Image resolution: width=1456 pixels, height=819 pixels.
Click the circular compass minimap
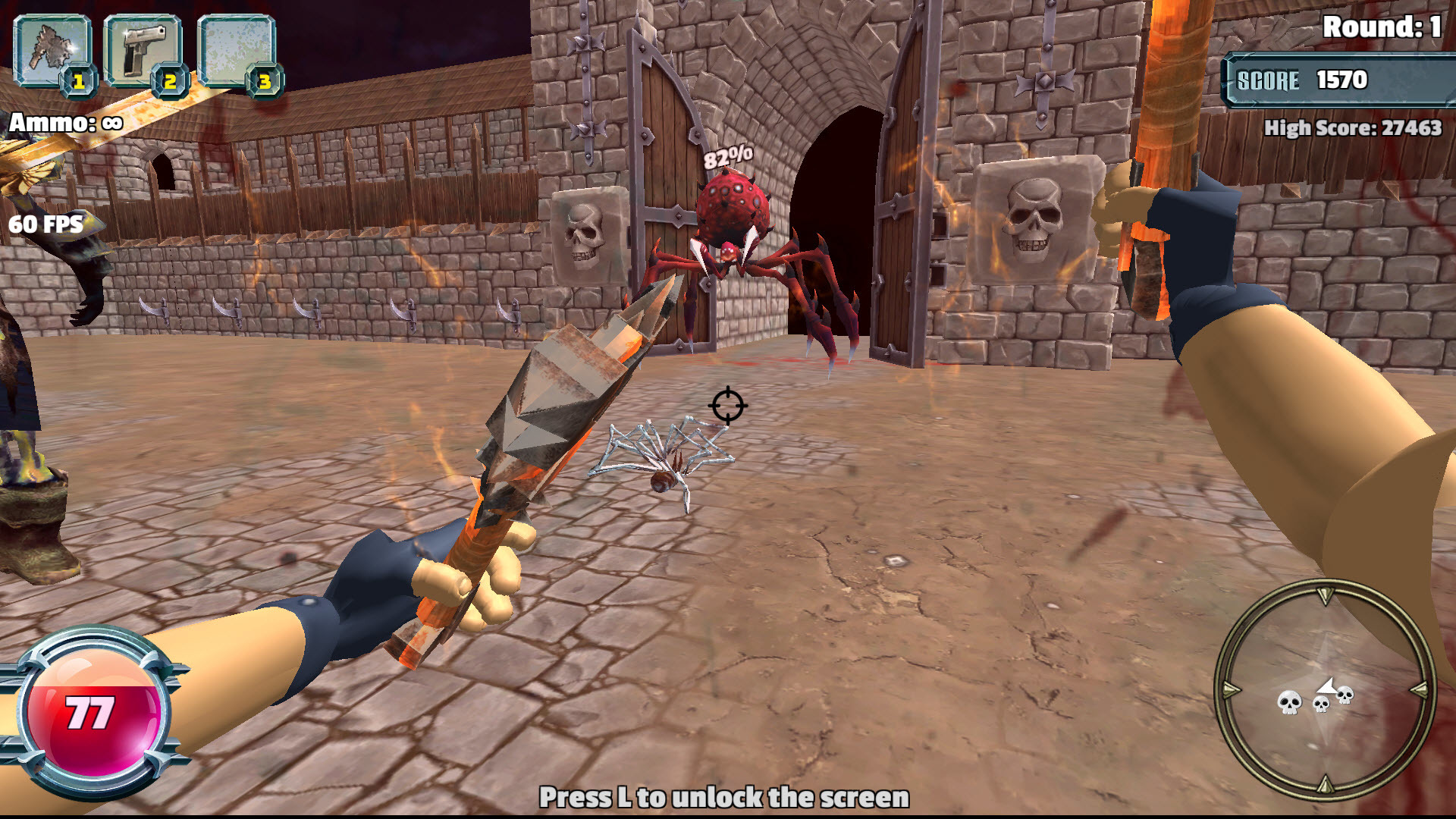click(x=1325, y=689)
